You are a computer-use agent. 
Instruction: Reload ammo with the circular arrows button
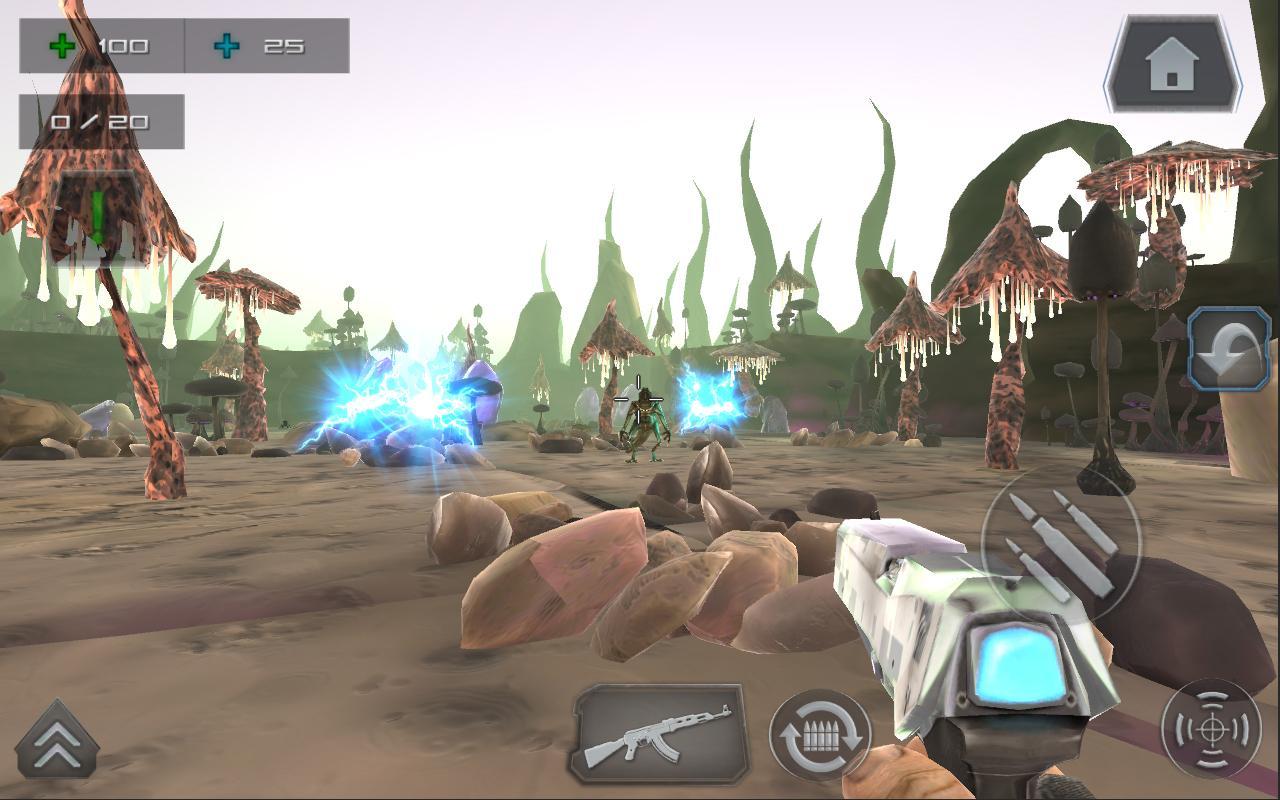pyautogui.click(x=820, y=736)
